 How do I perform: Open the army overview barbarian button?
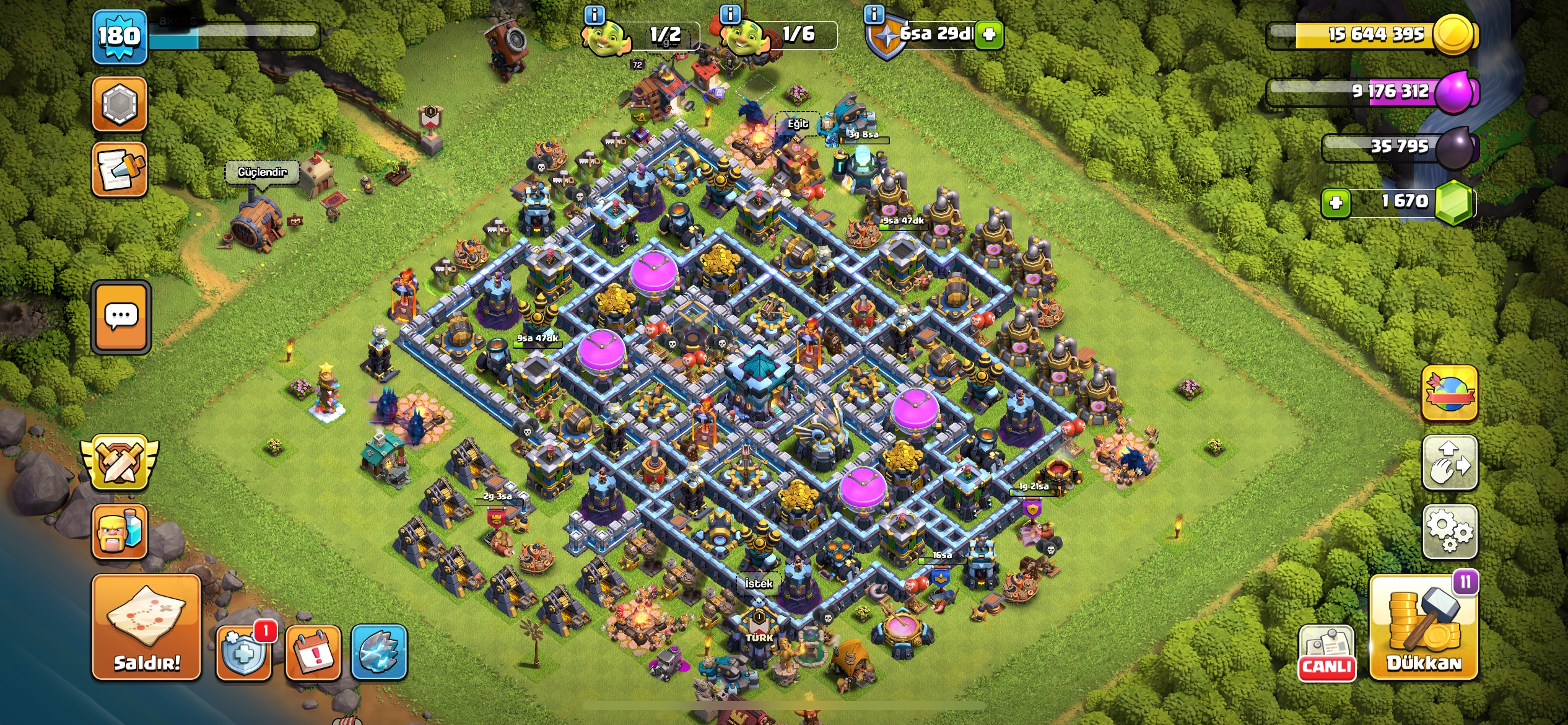click(x=120, y=531)
